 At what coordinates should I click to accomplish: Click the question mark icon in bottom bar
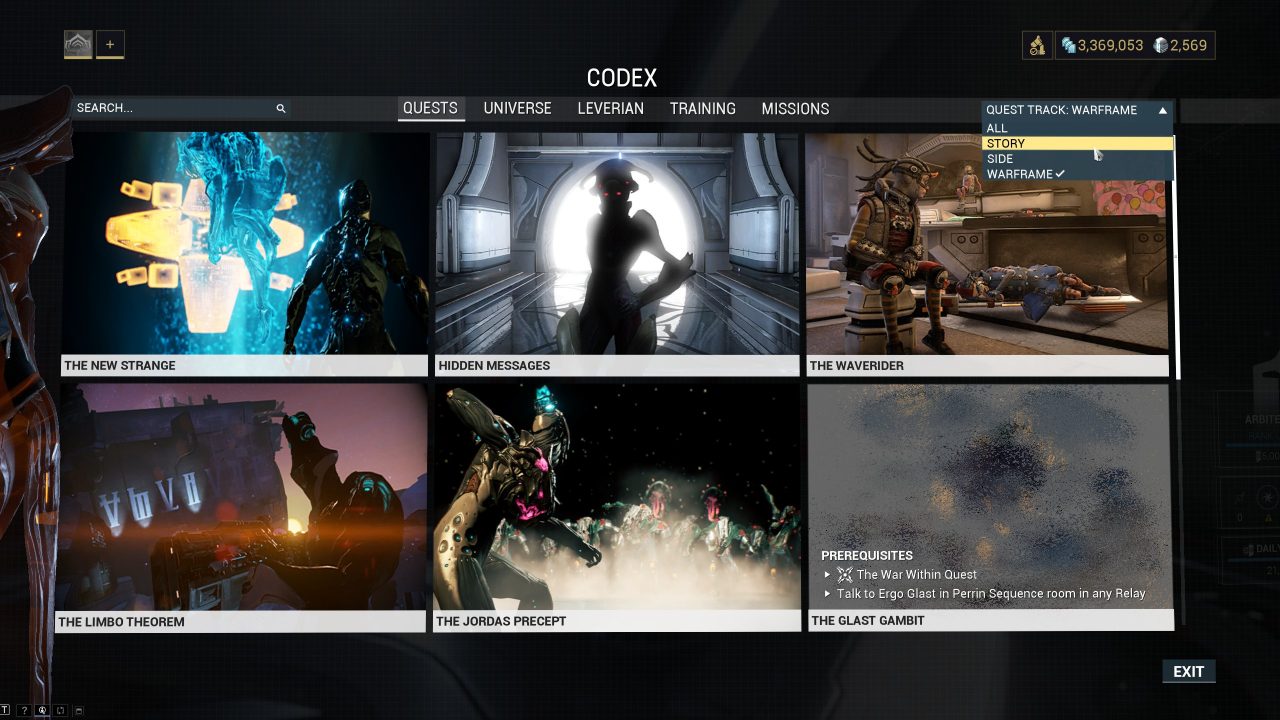click(24, 710)
